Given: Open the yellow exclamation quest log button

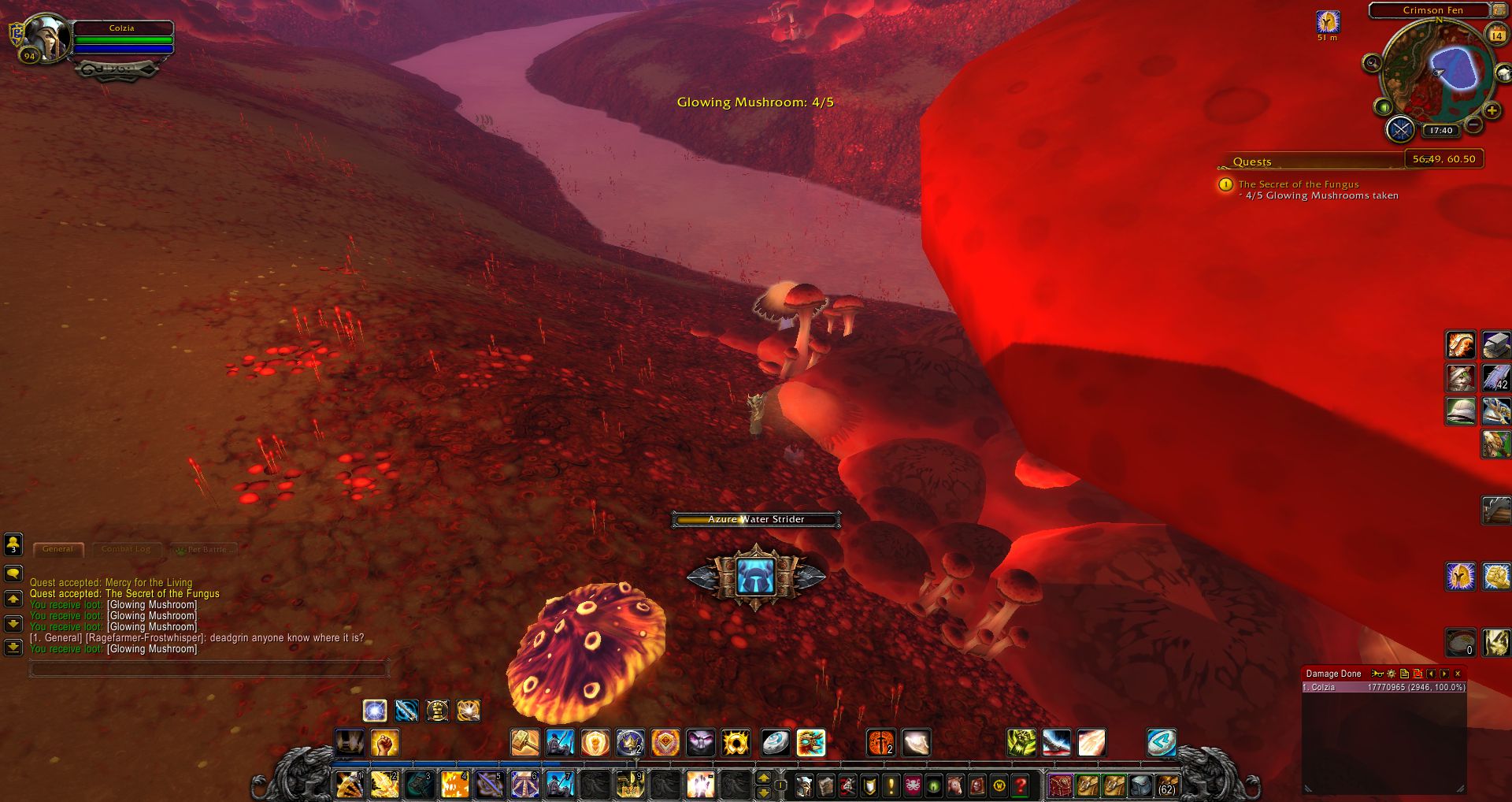Looking at the screenshot, I should coord(891,785).
